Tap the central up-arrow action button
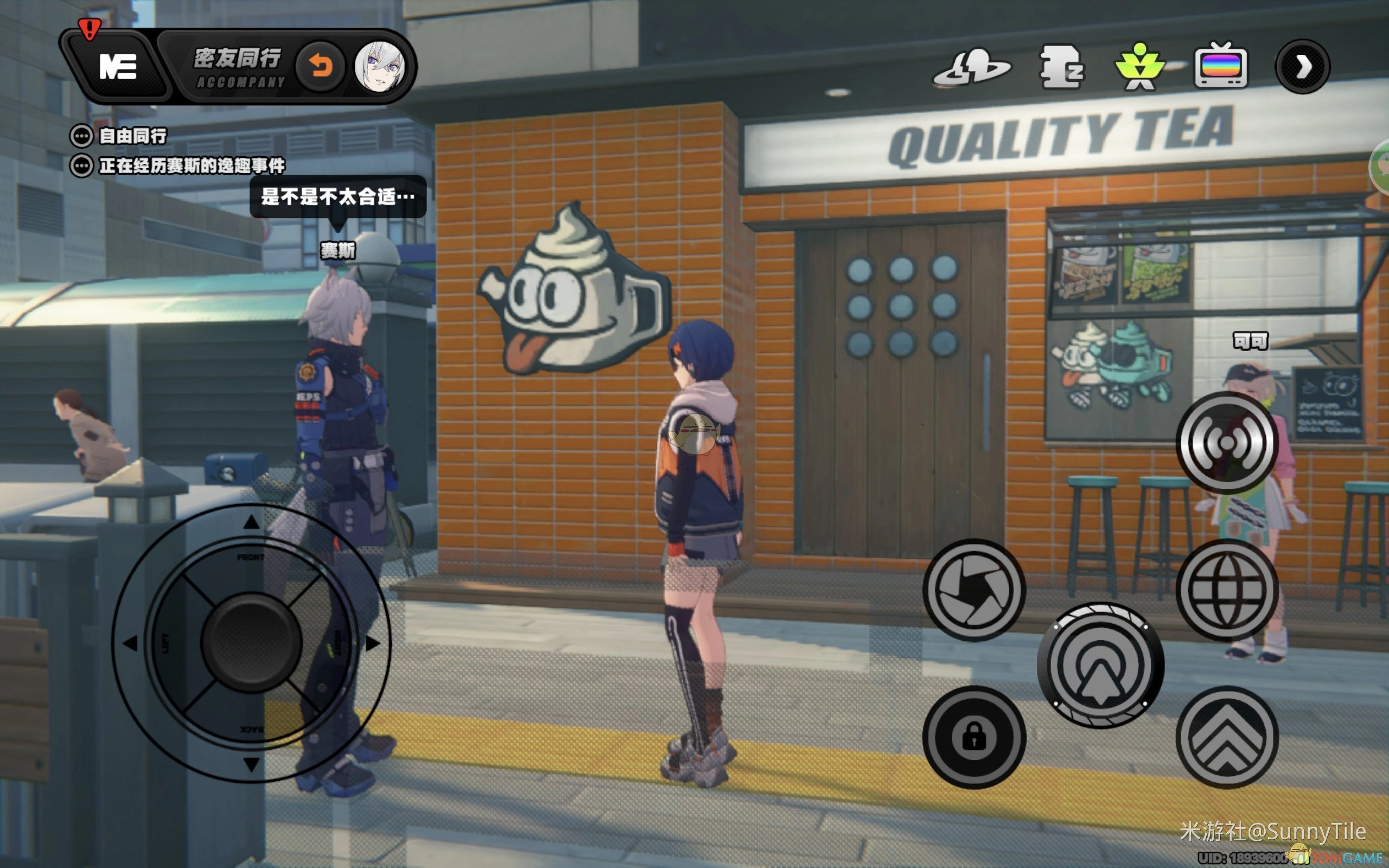 1100,665
